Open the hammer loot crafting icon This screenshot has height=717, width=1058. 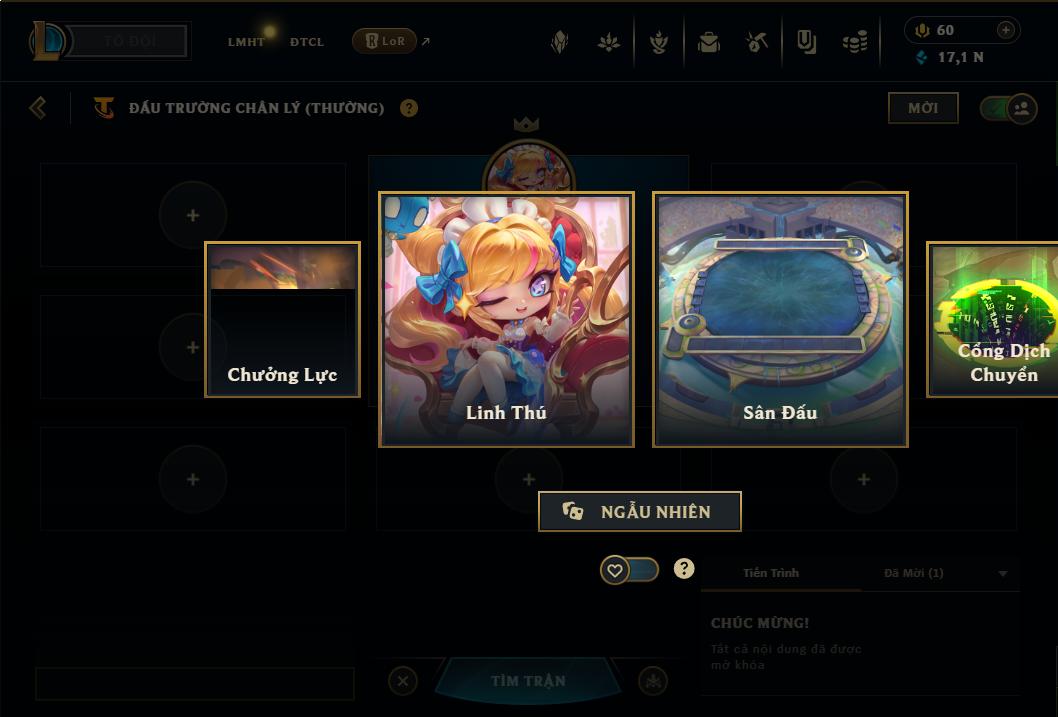click(x=757, y=42)
